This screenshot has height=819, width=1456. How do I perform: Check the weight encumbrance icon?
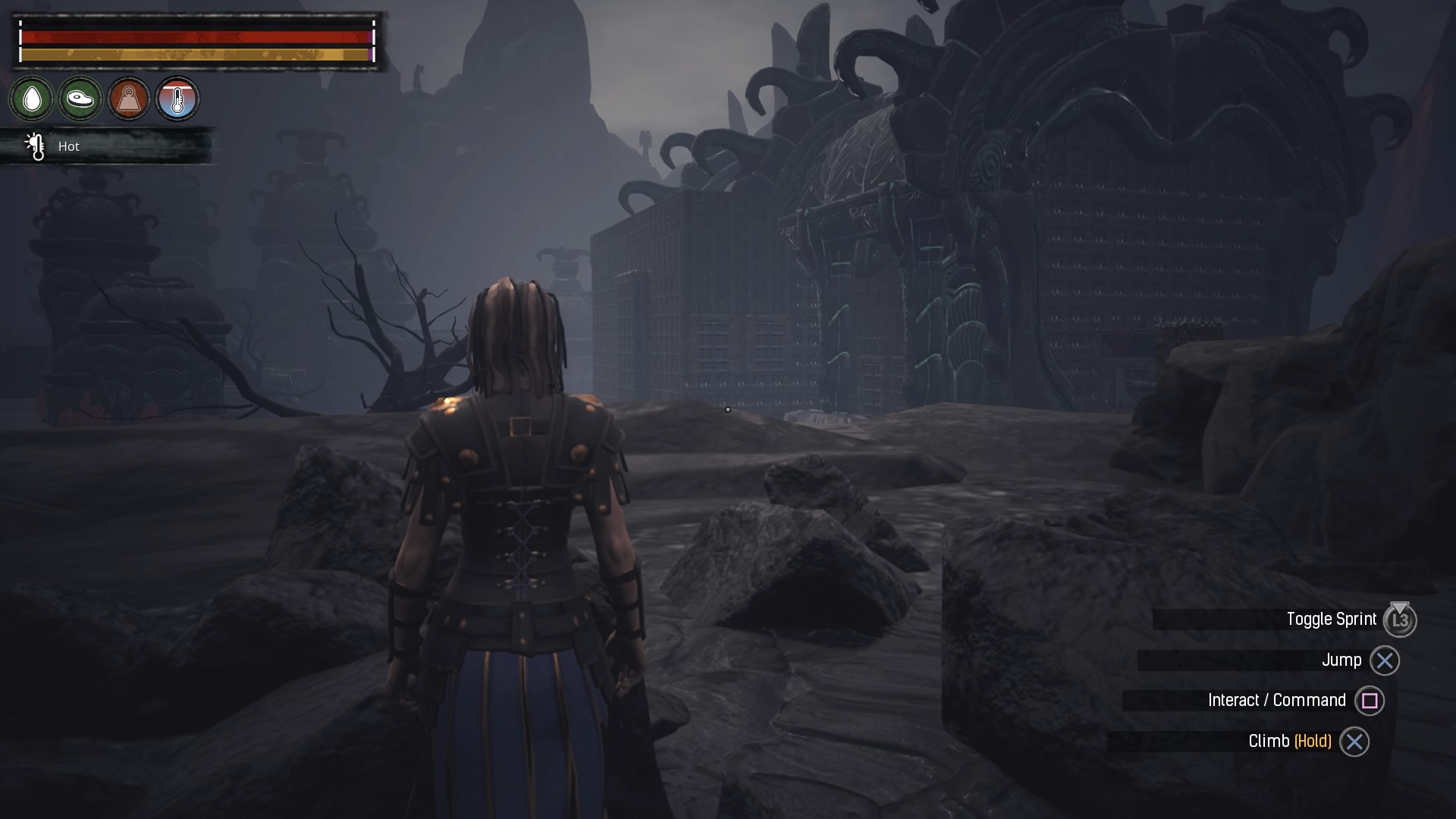click(129, 99)
